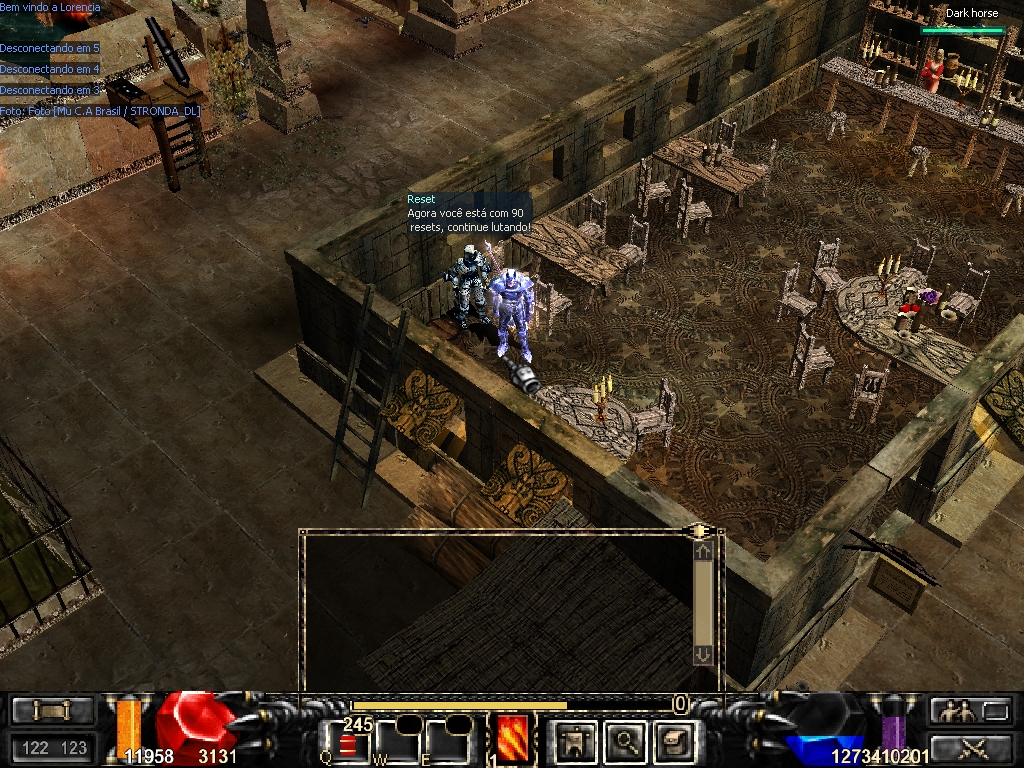Screen dimensions: 1024x768
Task: Click the chat scrollbar thumb
Action: [x=703, y=602]
